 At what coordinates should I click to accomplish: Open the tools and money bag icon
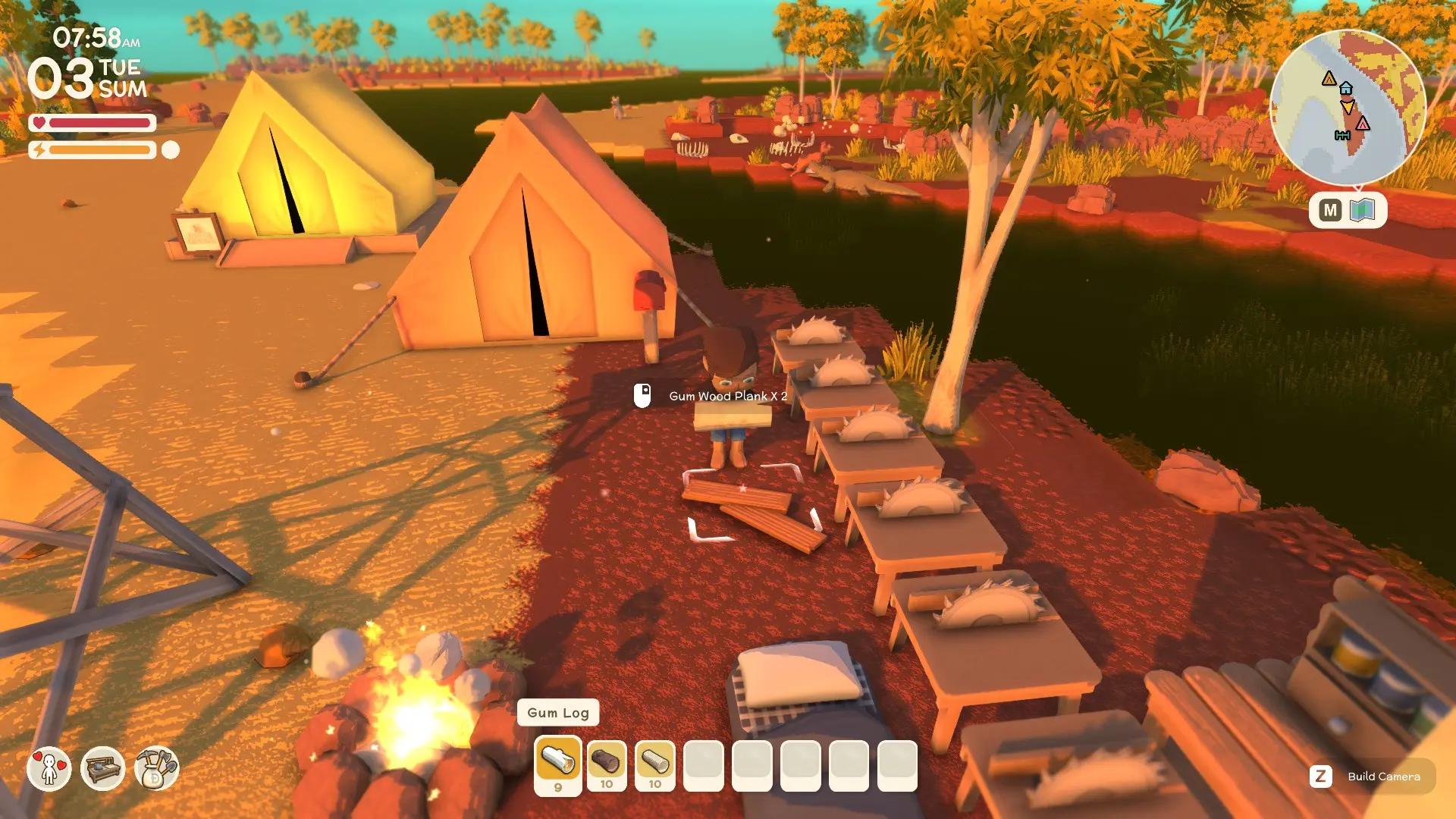pos(156,768)
